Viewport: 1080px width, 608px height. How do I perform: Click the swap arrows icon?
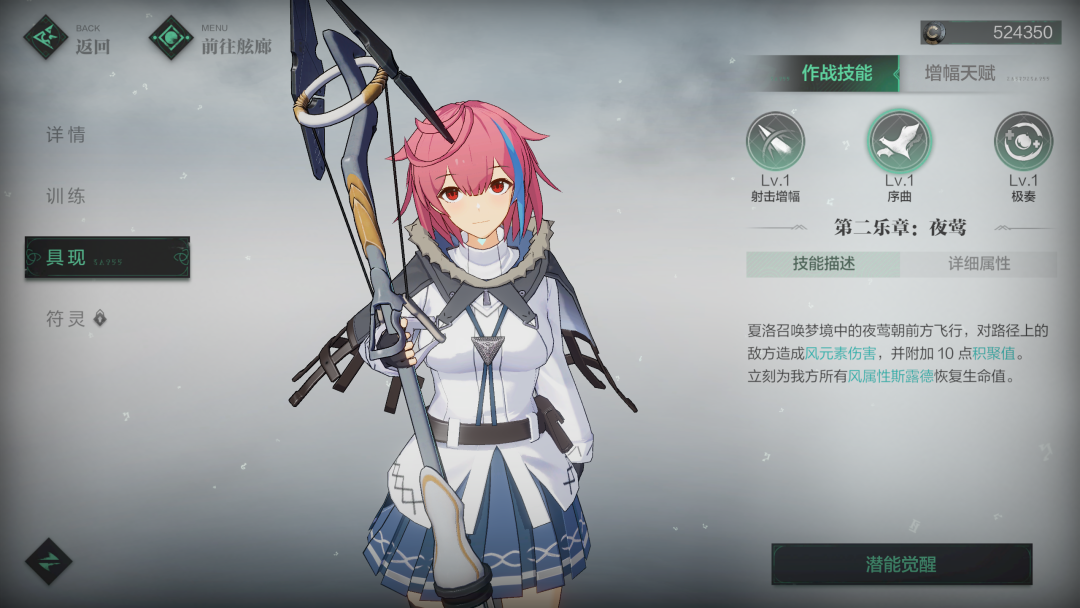pyautogui.click(x=48, y=560)
